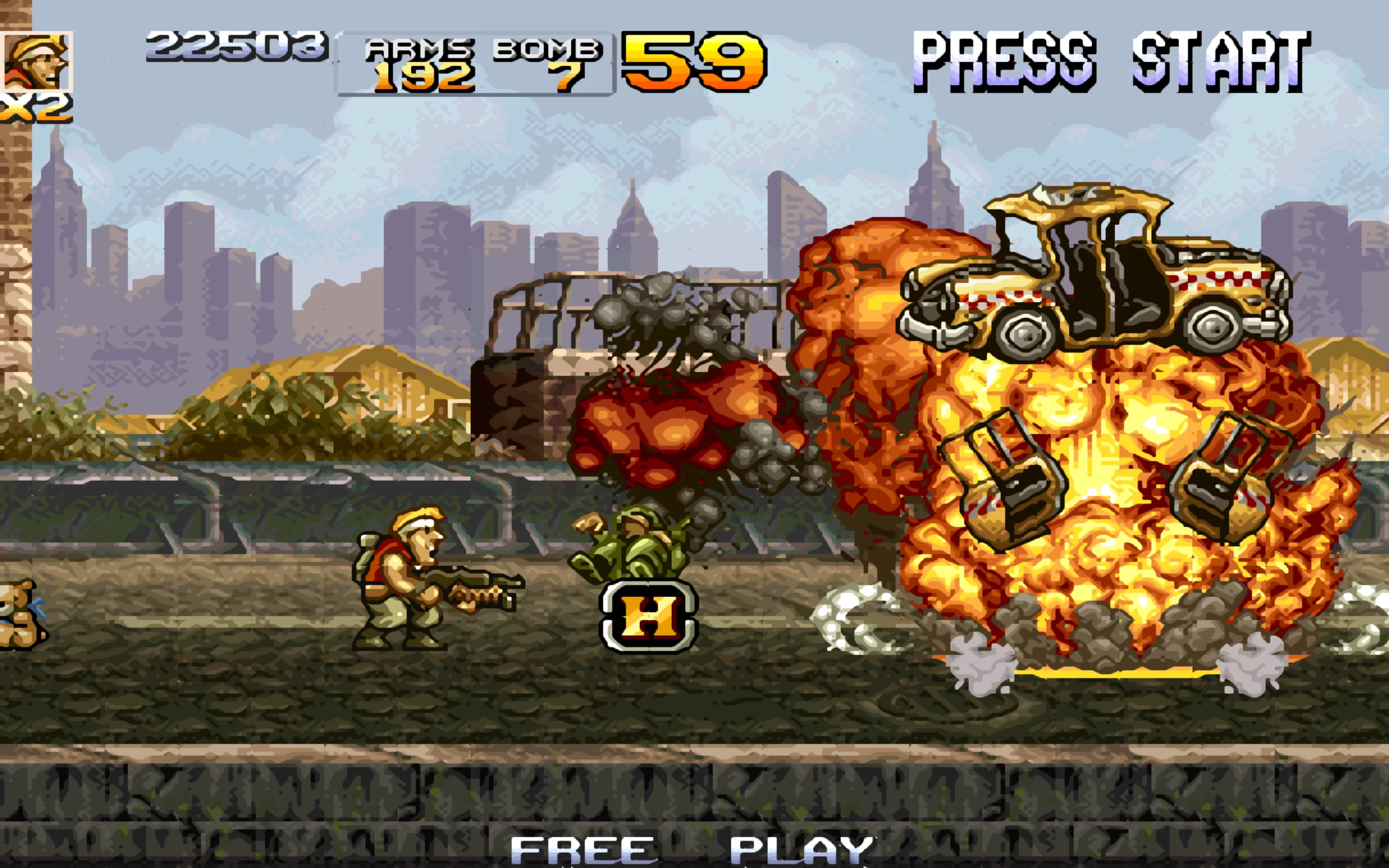Screen dimensions: 1389x868
Task: Click Marco's player portrait icon
Action: tap(37, 61)
